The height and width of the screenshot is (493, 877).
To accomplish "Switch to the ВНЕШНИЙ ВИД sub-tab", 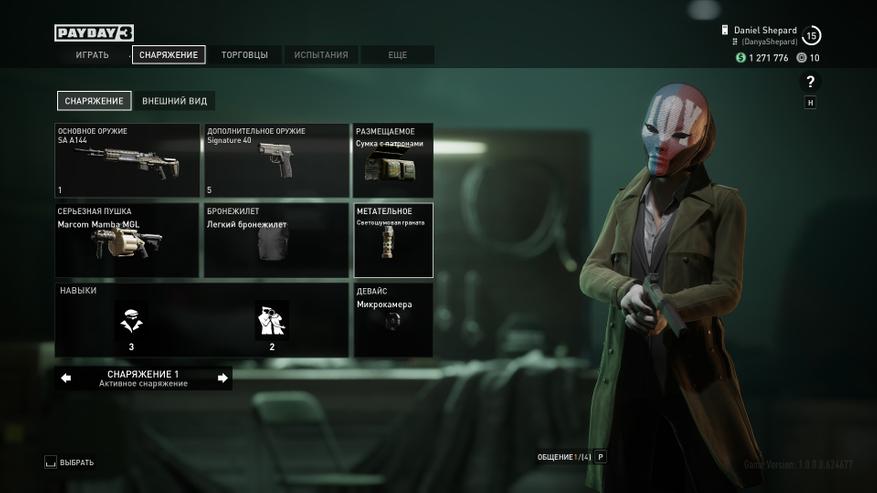I will [175, 101].
